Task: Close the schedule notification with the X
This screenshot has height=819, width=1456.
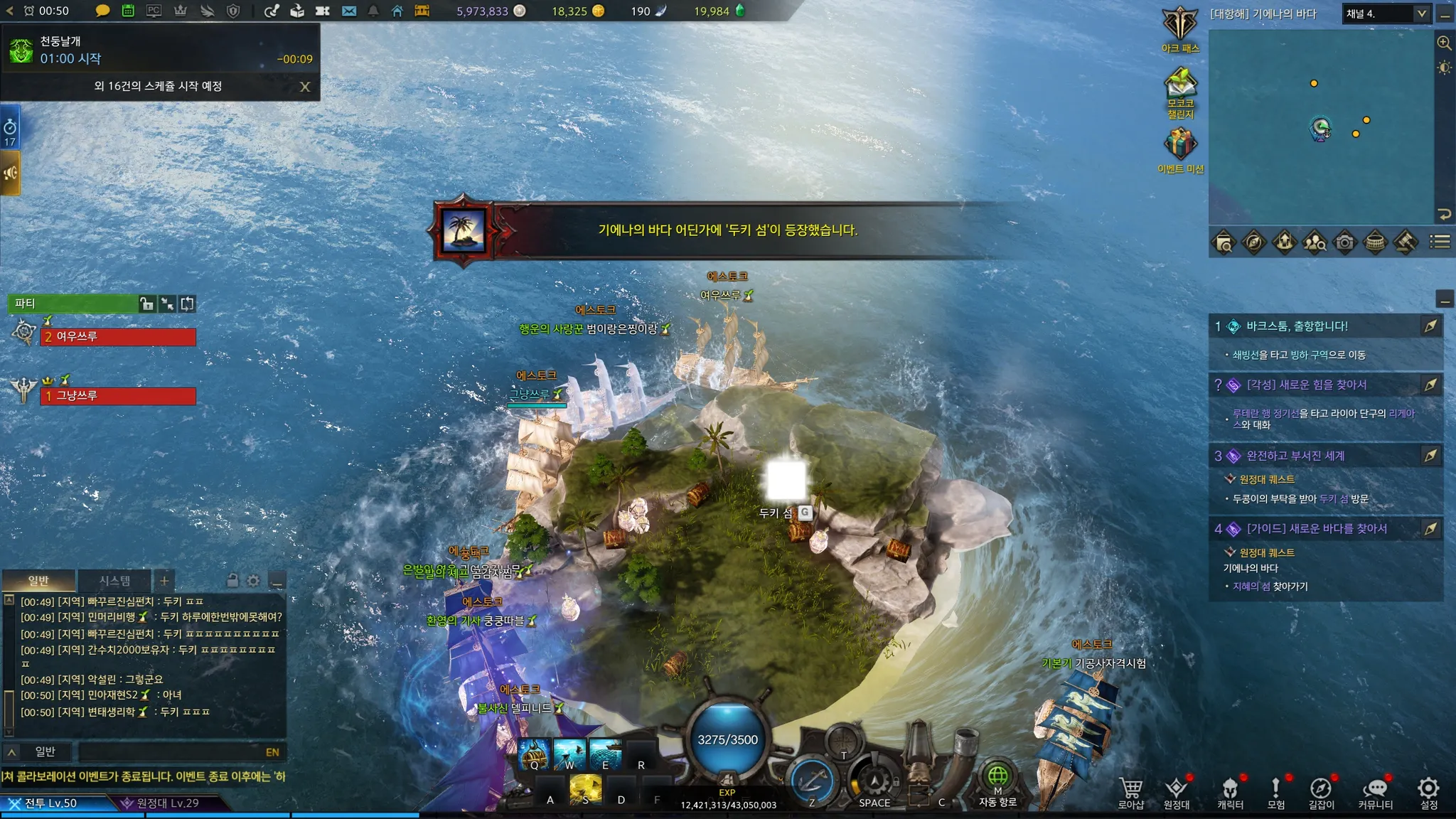Action: [305, 87]
